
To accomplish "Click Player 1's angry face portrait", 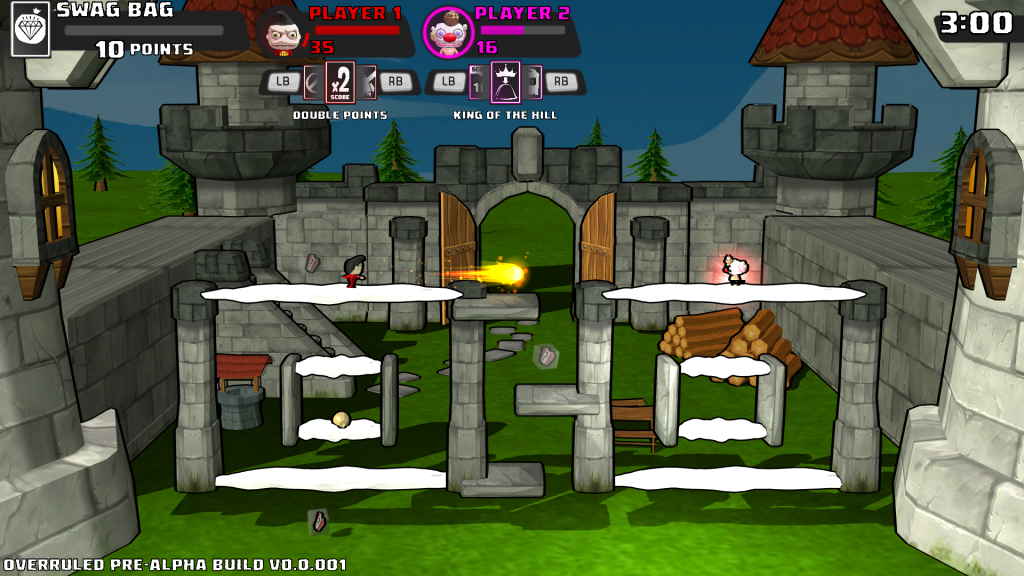I will (281, 32).
